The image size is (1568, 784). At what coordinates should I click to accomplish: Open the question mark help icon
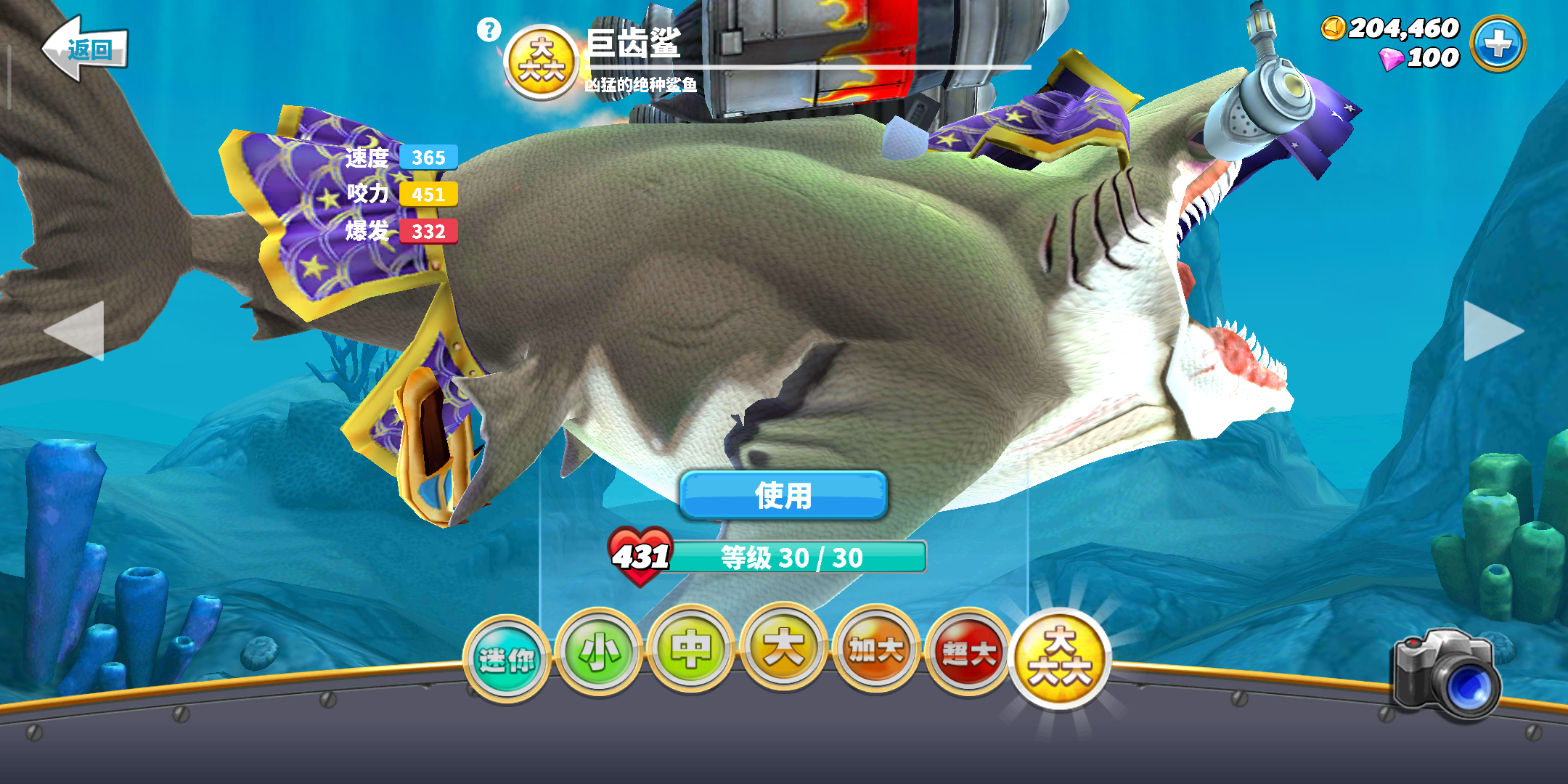tap(489, 30)
